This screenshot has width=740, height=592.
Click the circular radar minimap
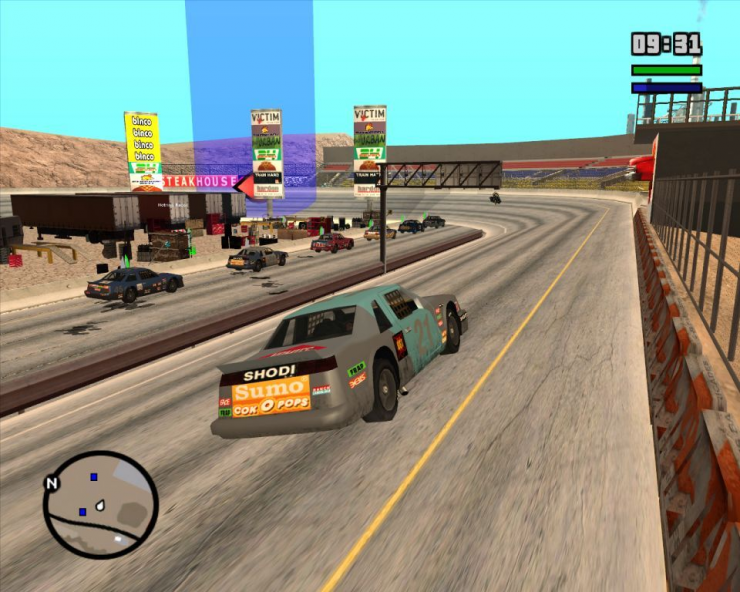coord(101,505)
